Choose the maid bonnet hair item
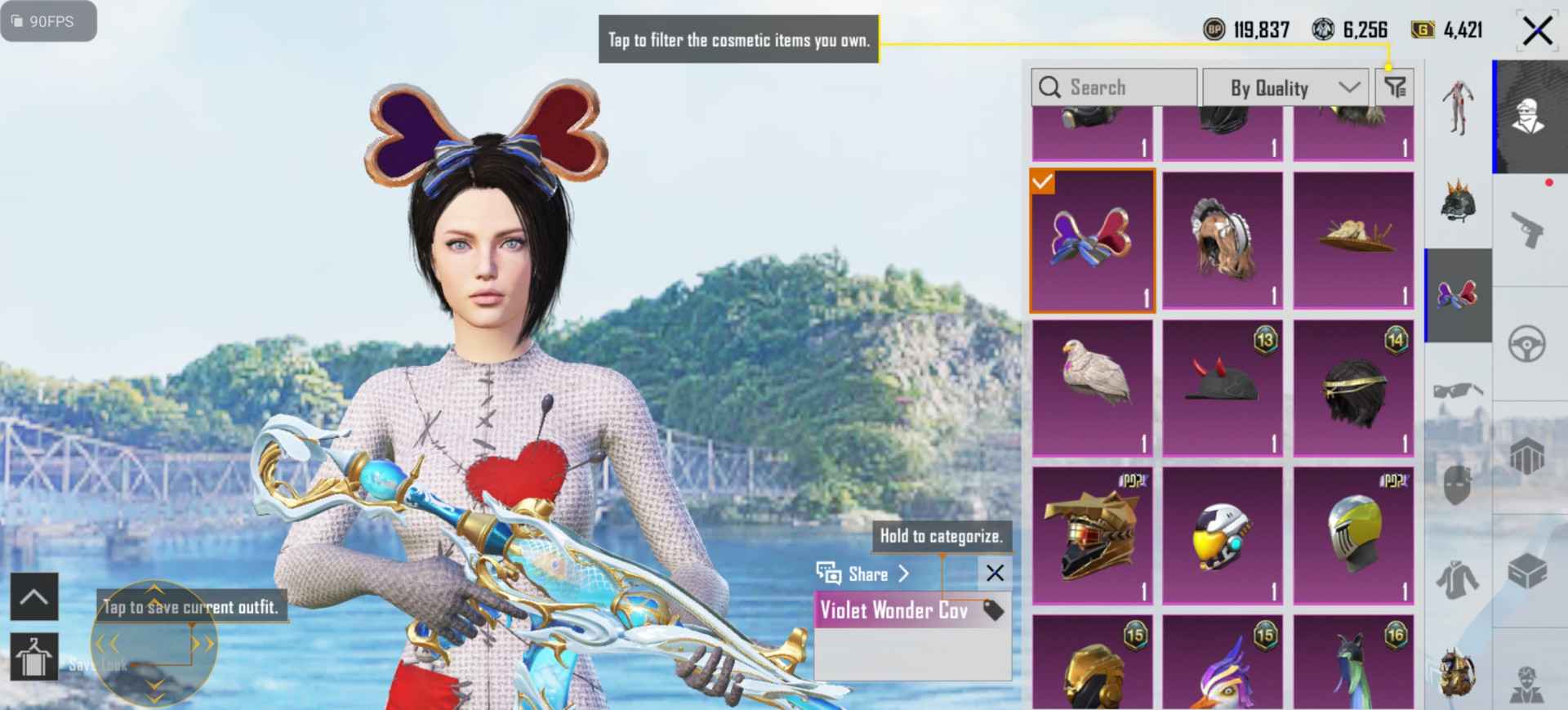The image size is (1568, 710). tap(1222, 241)
